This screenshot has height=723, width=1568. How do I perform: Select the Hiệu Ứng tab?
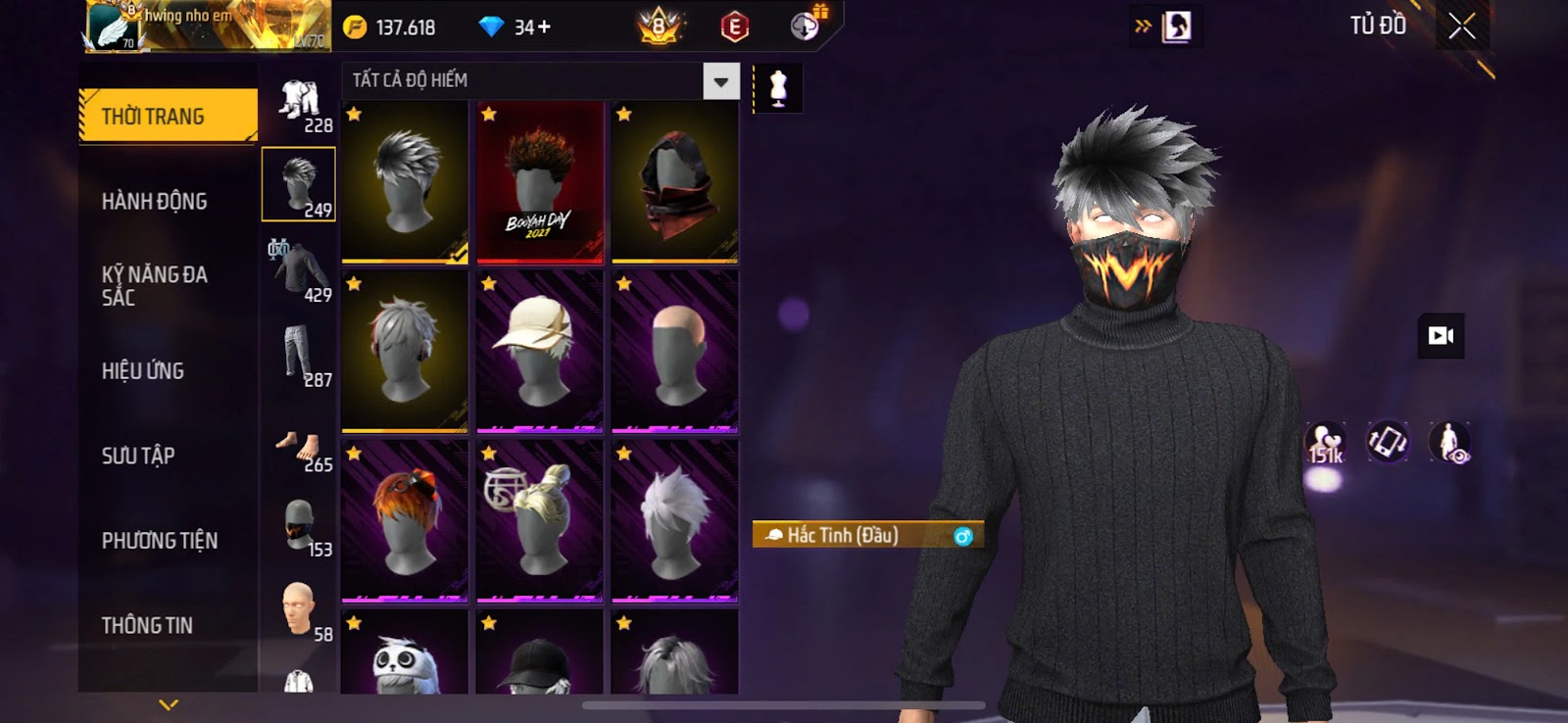(143, 371)
